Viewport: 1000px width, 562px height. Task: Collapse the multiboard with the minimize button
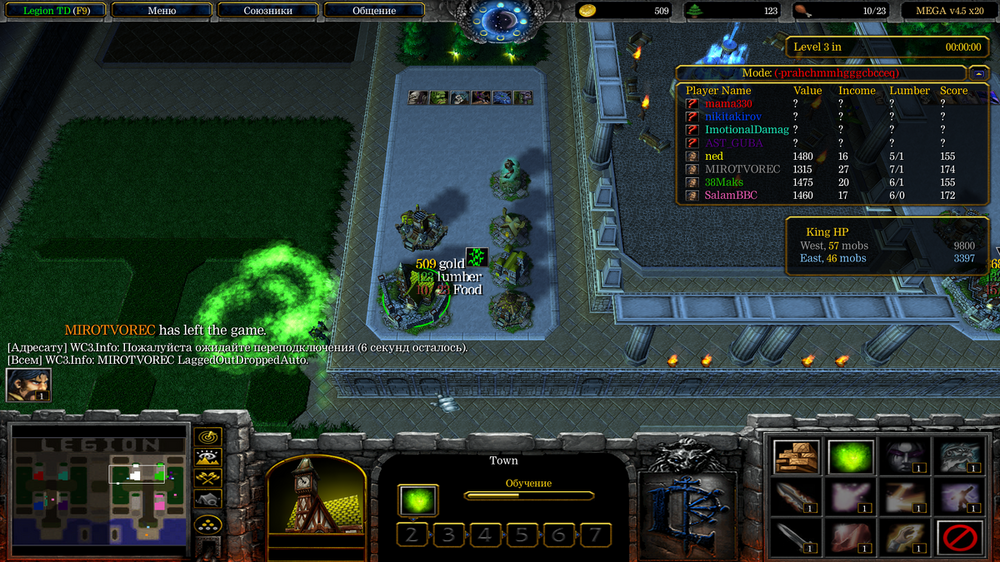coord(977,73)
